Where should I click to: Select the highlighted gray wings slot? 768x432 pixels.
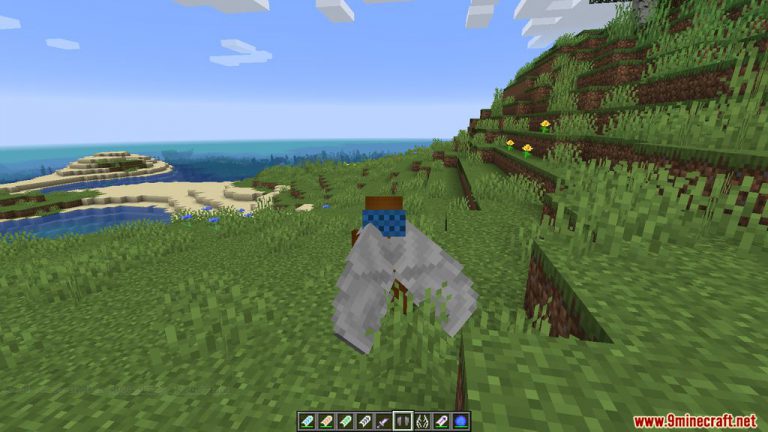403,421
